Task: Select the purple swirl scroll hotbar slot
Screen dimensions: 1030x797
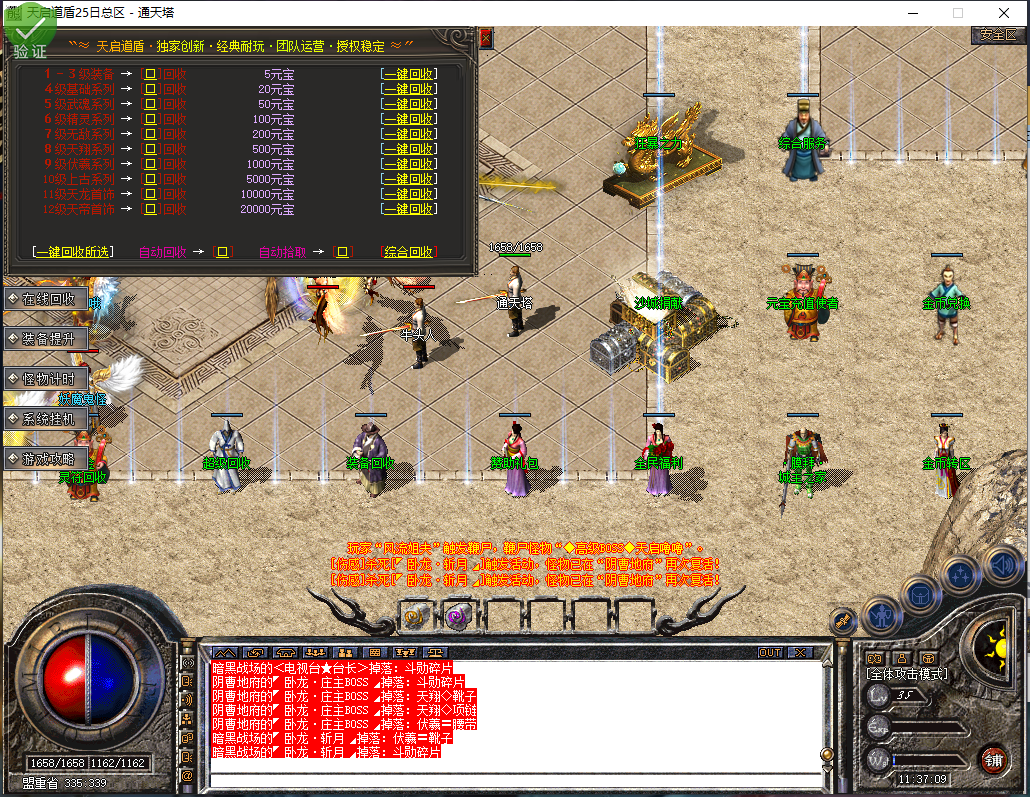Action: click(459, 616)
